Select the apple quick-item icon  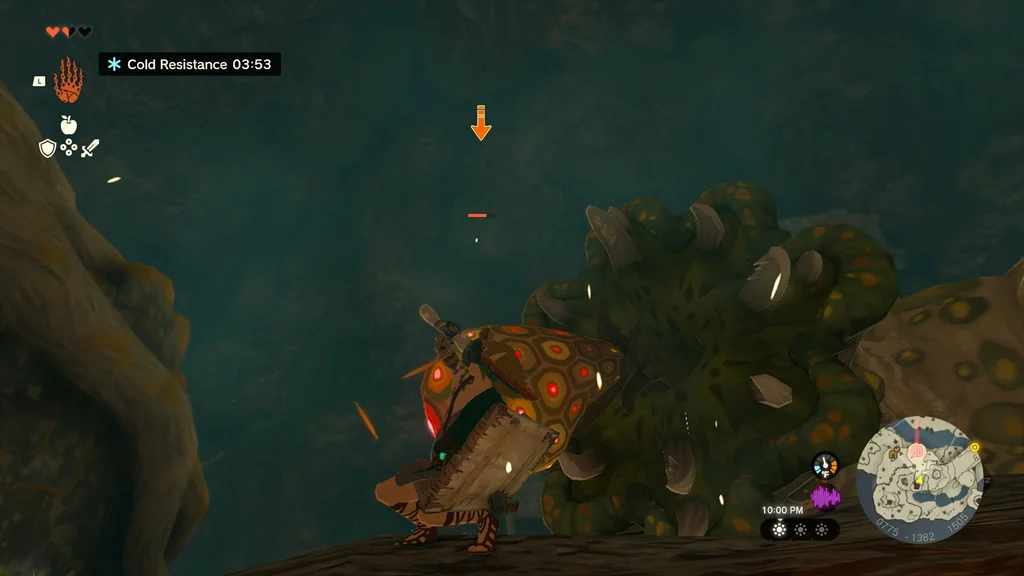(x=68, y=125)
